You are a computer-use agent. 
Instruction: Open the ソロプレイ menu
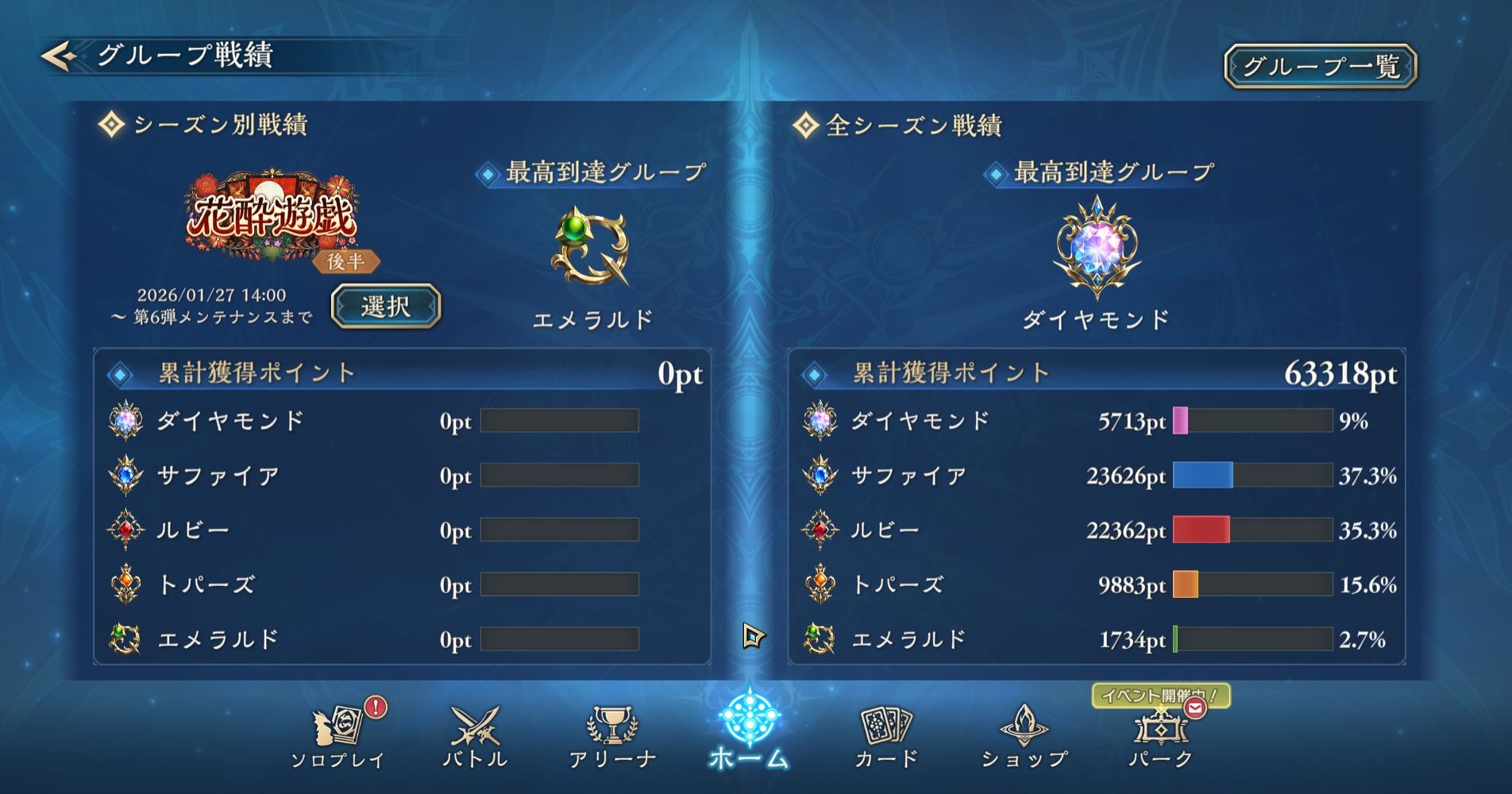tap(338, 736)
